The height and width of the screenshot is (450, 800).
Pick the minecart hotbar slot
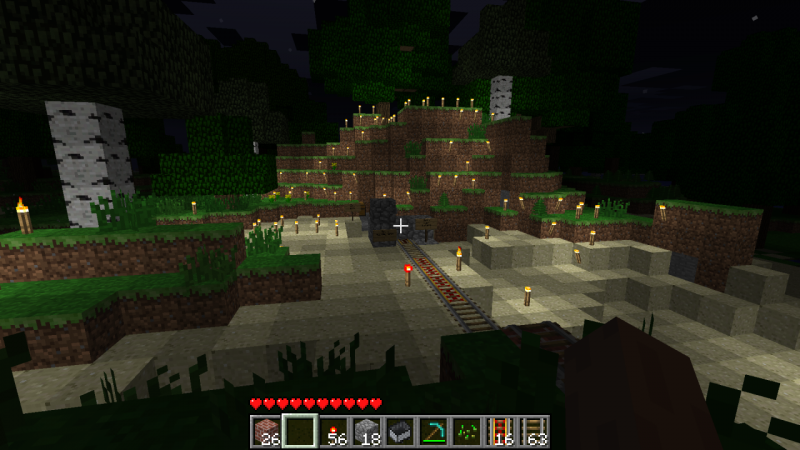point(400,431)
